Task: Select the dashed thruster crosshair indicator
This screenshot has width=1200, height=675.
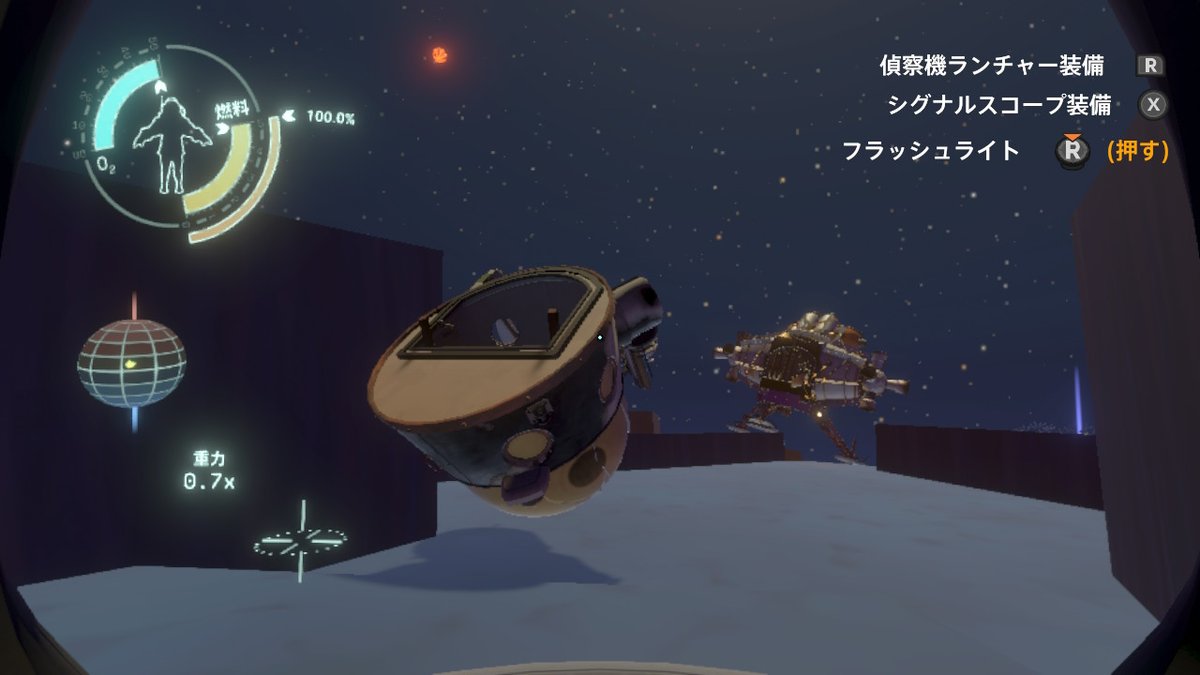Action: click(300, 541)
